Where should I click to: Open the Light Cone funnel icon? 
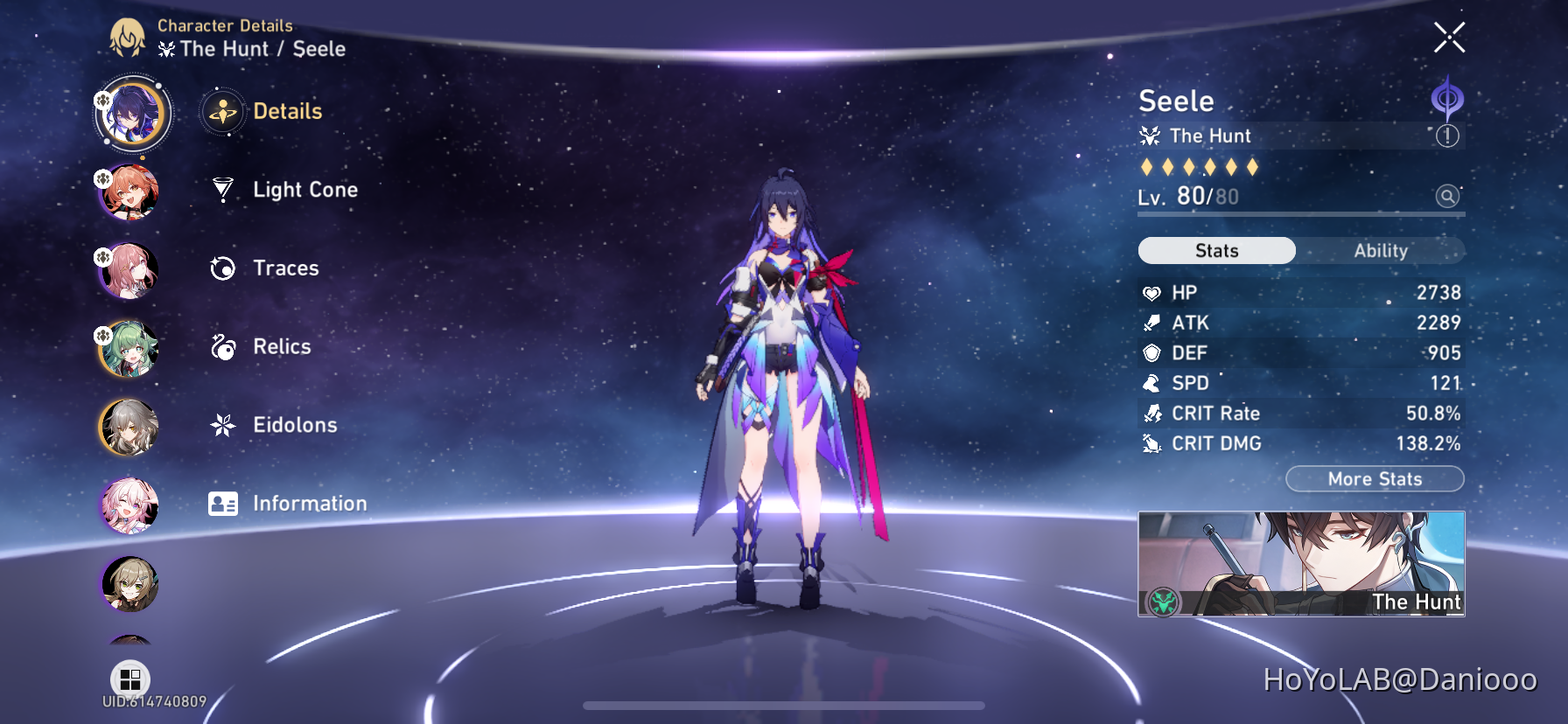[222, 190]
